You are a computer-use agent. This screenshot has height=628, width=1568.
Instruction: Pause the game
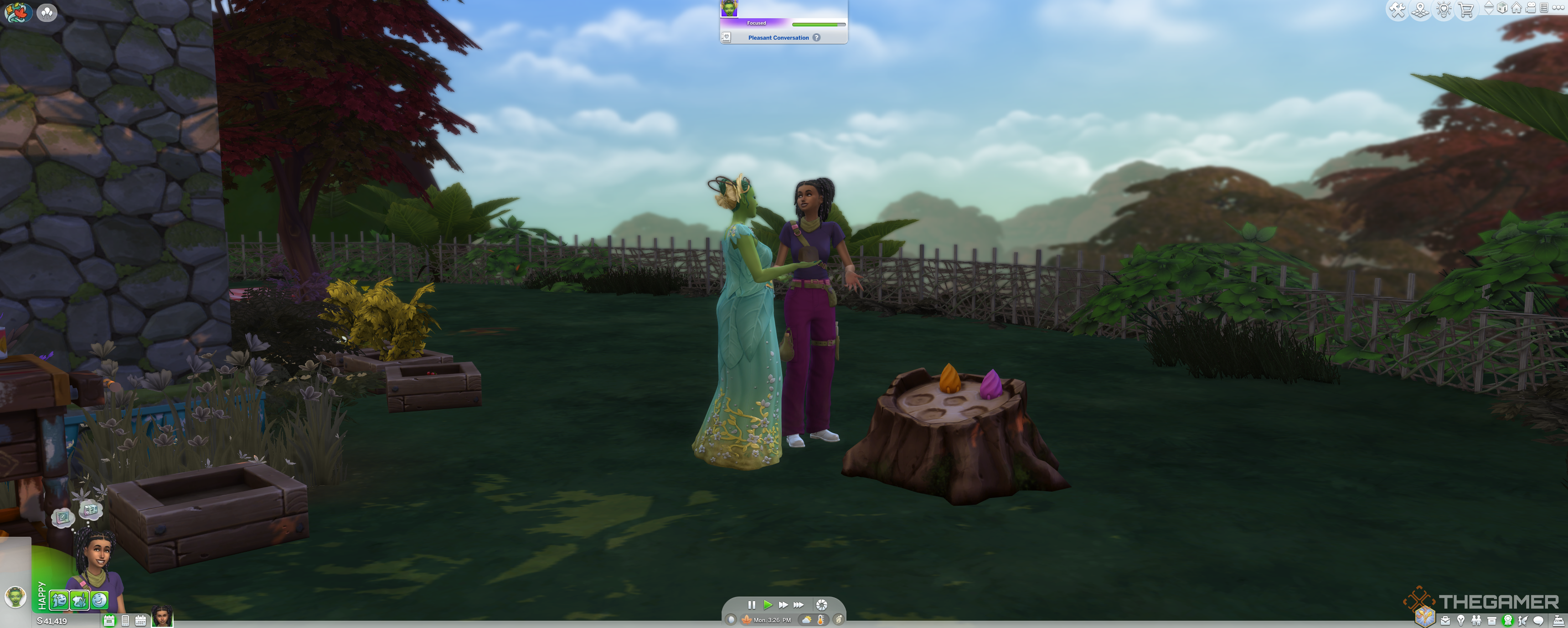751,605
